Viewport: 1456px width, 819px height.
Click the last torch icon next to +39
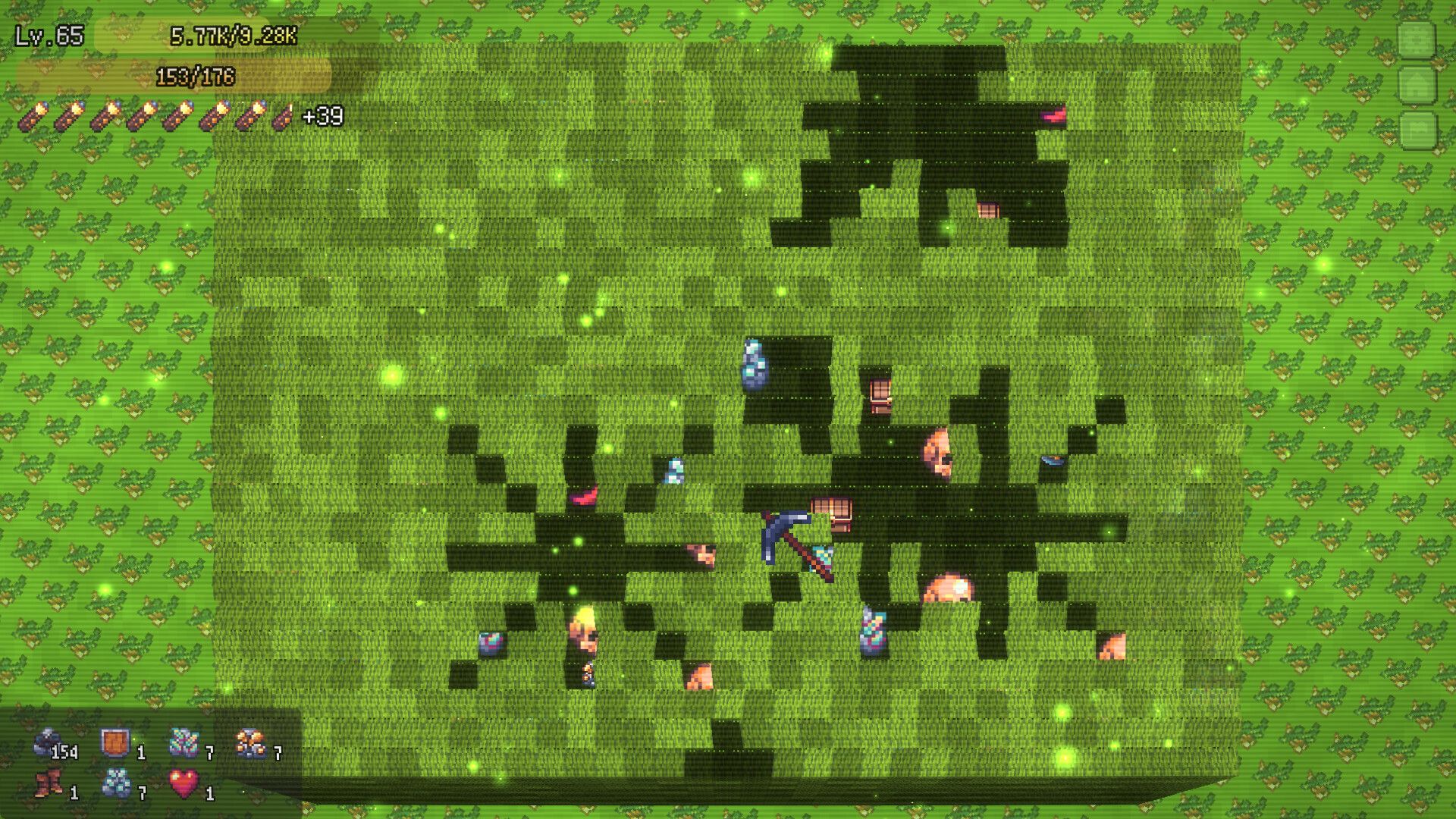pyautogui.click(x=284, y=115)
